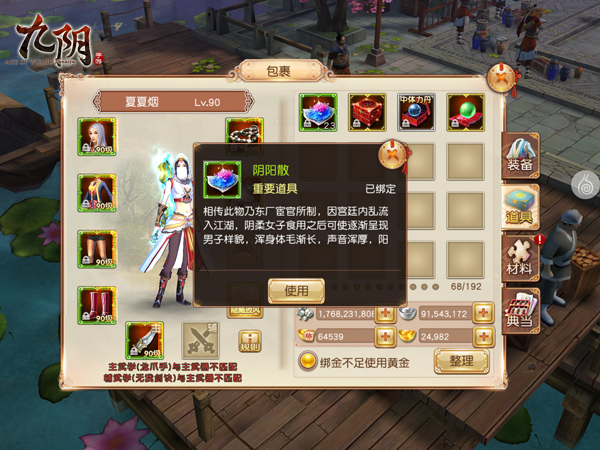The image size is (600, 450).
Task: Select the 阴阳散 item slot in the bag
Action: pos(319,113)
